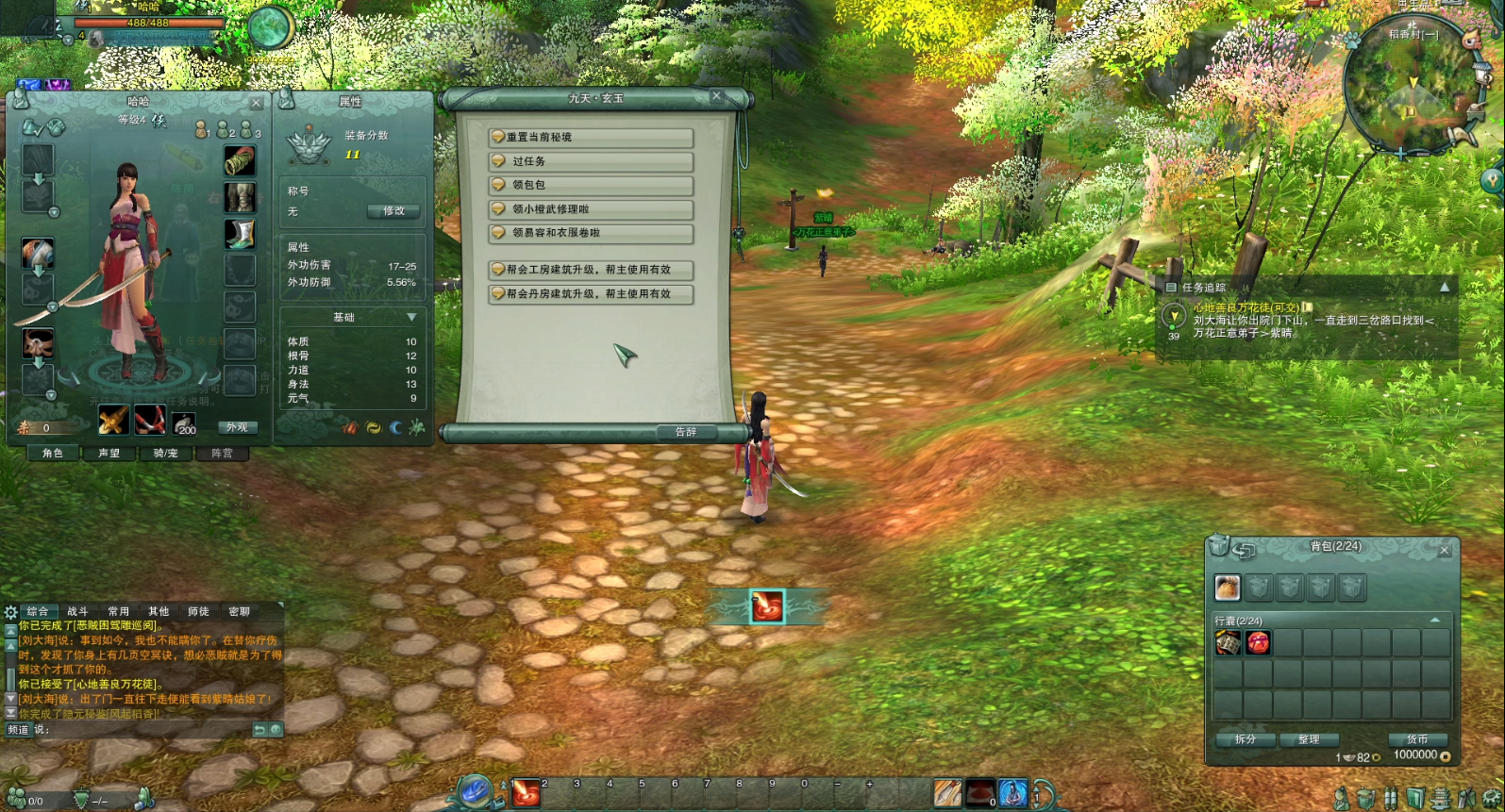Image resolution: width=1505 pixels, height=812 pixels.
Task: Click the 告辞 farewell button
Action: tap(686, 432)
